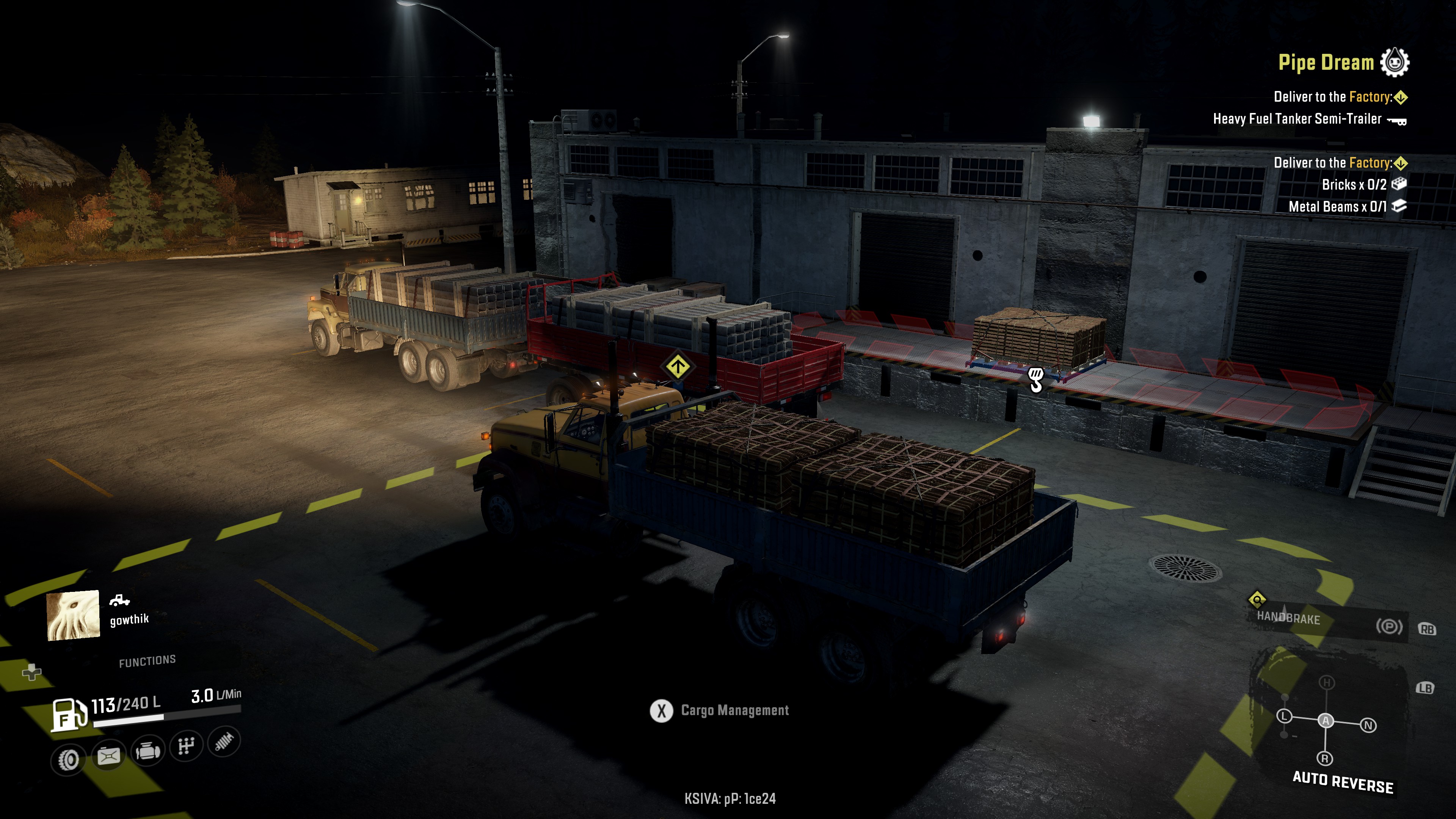Viewport: 1456px width, 819px height.
Task: Toggle the Handbrake
Action: point(1289,618)
